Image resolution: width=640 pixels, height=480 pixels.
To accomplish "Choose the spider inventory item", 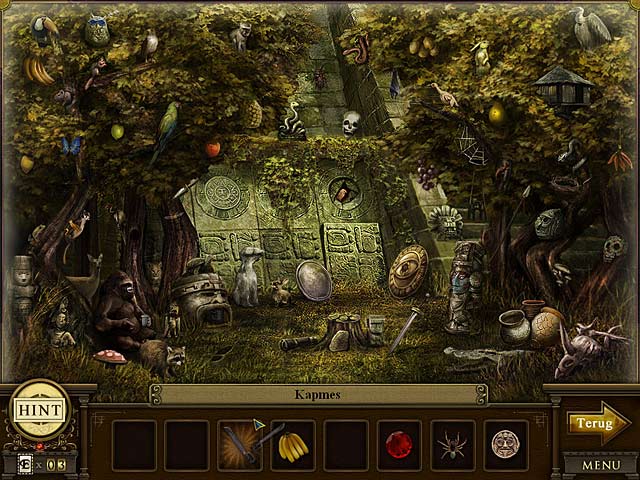I will pos(452,443).
